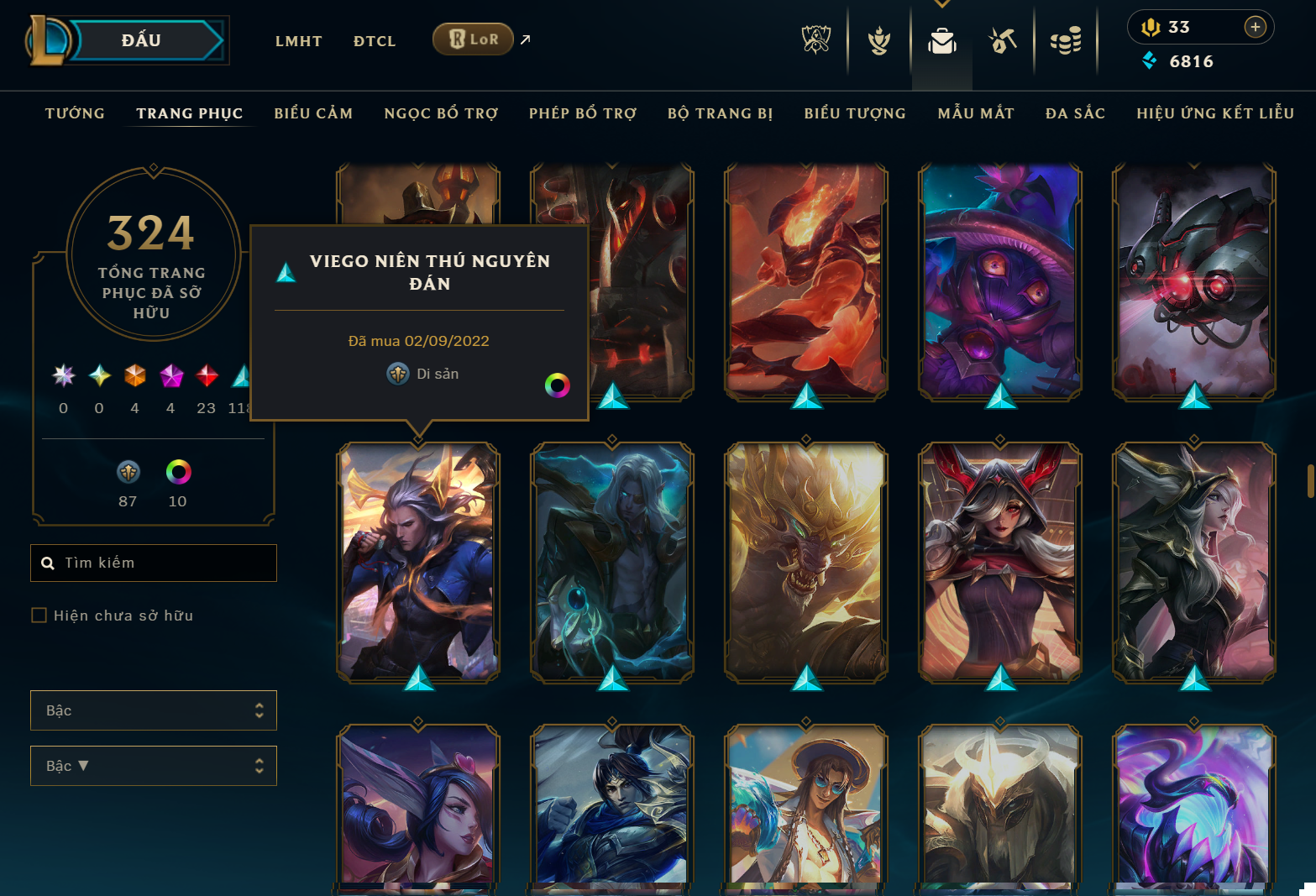Toggle the epic red gem rarity filter

tap(206, 375)
